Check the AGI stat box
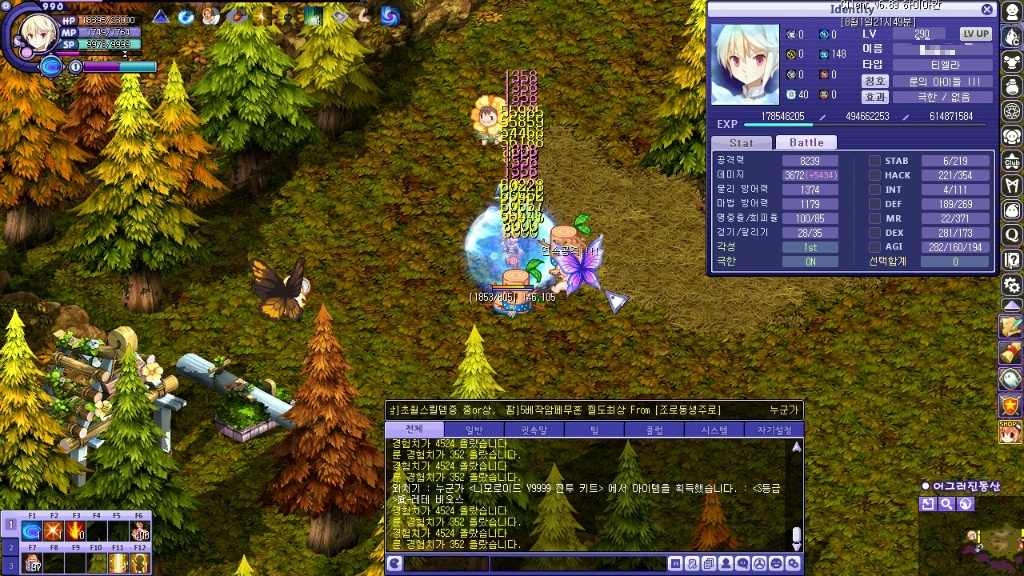Screen dimensions: 1024x576 (874, 247)
